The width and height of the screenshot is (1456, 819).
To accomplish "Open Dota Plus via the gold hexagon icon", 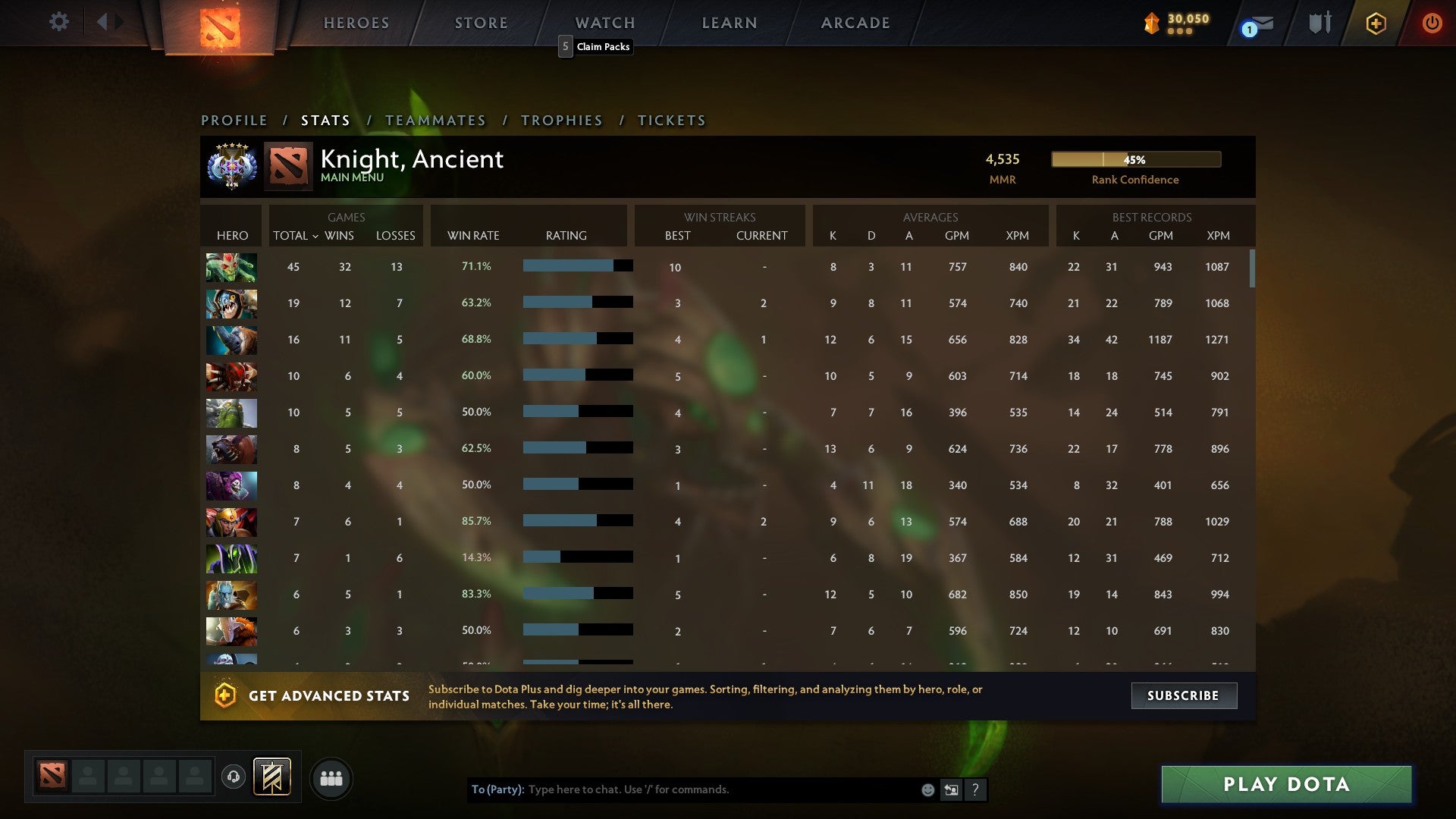I will pyautogui.click(x=1375, y=22).
